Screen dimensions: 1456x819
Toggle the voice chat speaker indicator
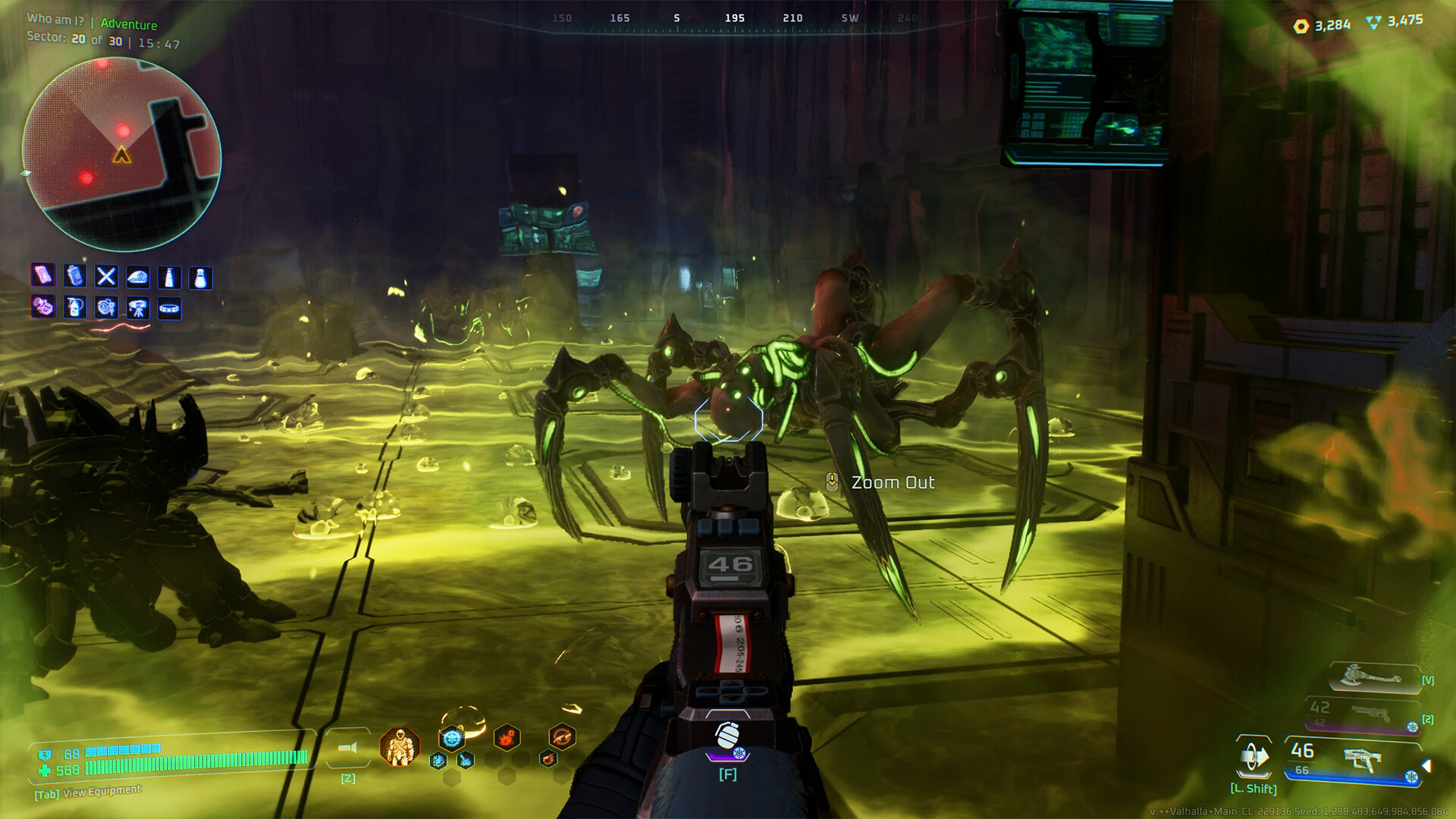point(349,748)
